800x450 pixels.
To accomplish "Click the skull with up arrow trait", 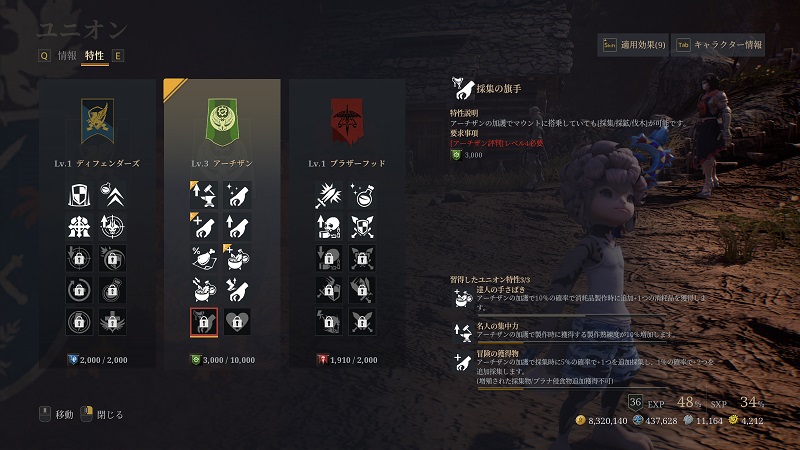I will 327,225.
